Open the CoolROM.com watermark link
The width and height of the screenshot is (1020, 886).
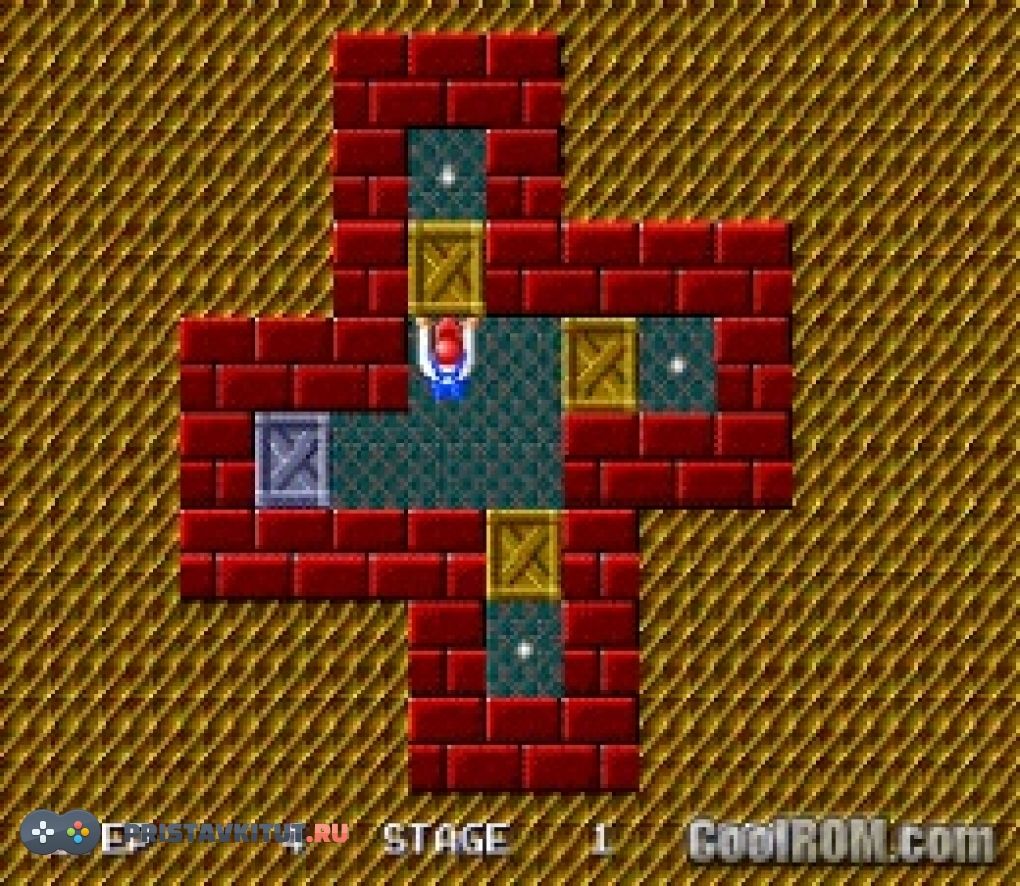(x=842, y=839)
